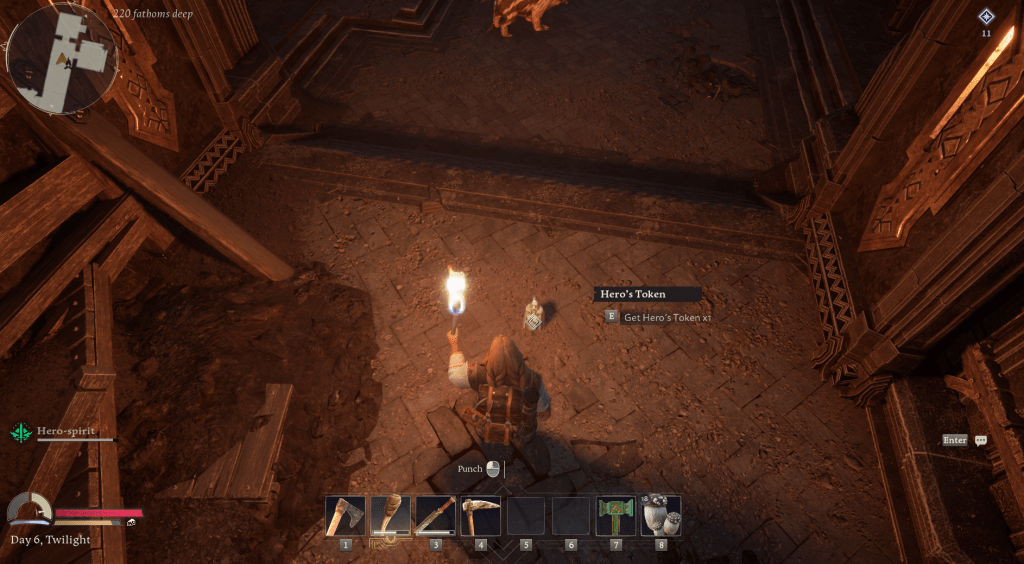Equip the green war hammer slot
This screenshot has width=1024, height=564.
[x=616, y=516]
